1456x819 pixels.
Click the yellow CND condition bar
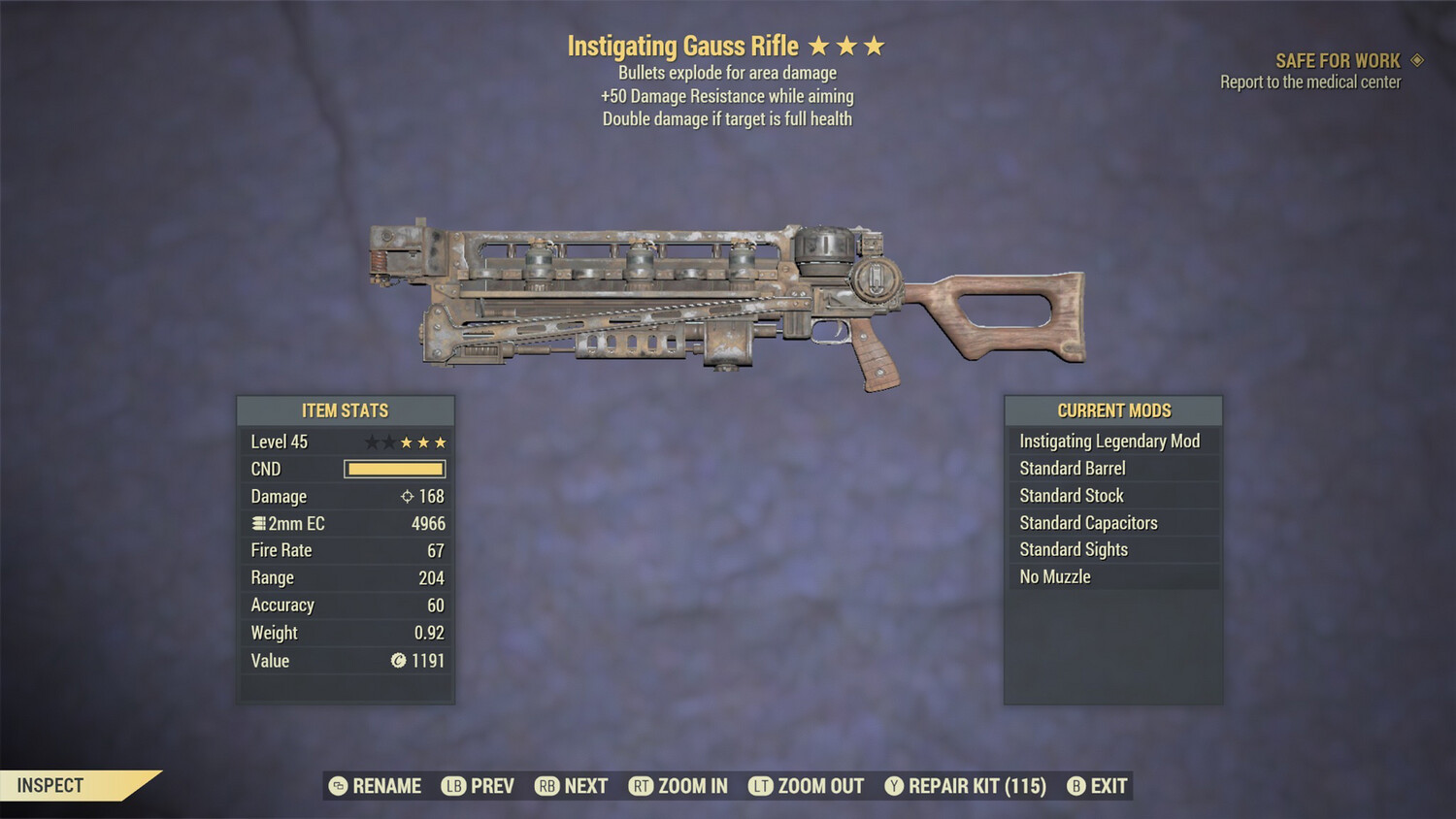click(394, 469)
